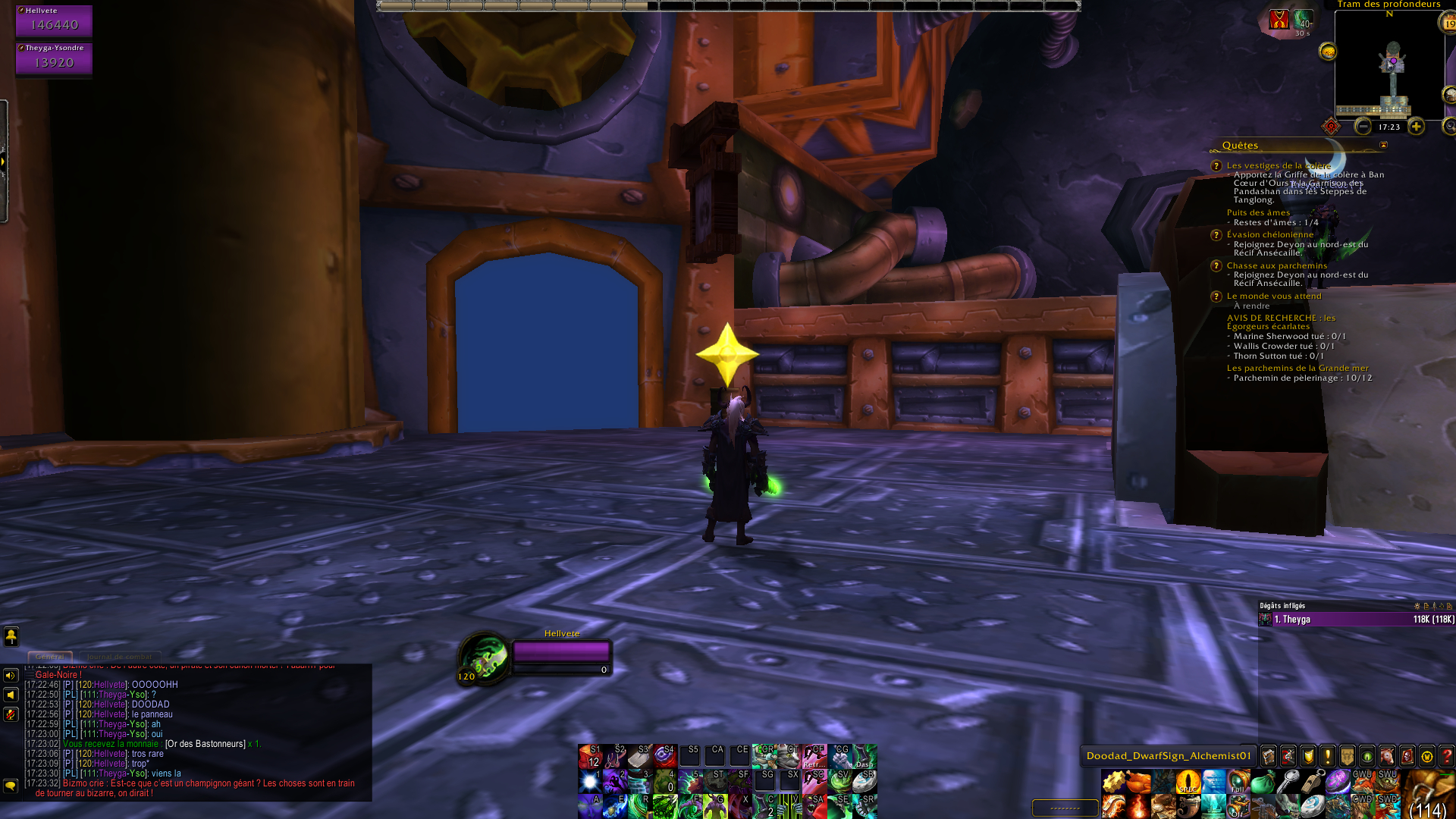Expand the quest Les vestiges de la colère
1456x819 pixels.
pyautogui.click(x=1279, y=165)
